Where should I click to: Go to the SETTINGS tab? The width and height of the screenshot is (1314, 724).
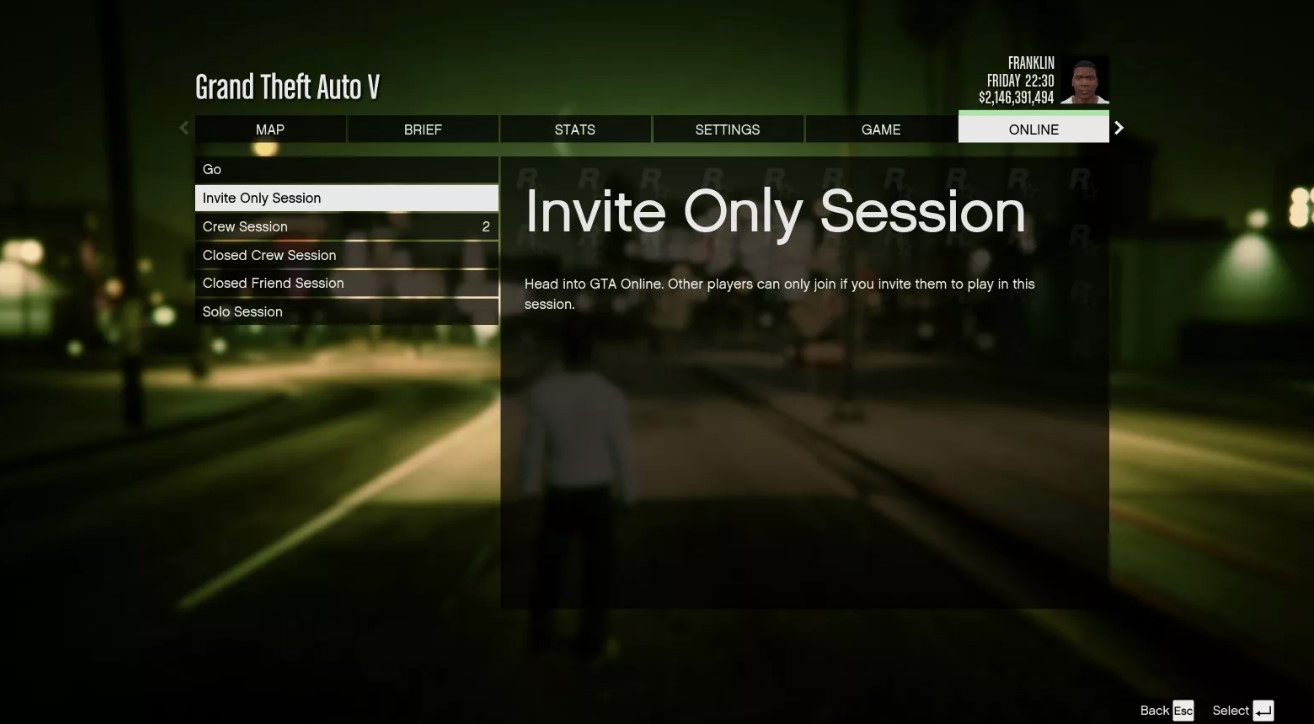coord(727,129)
